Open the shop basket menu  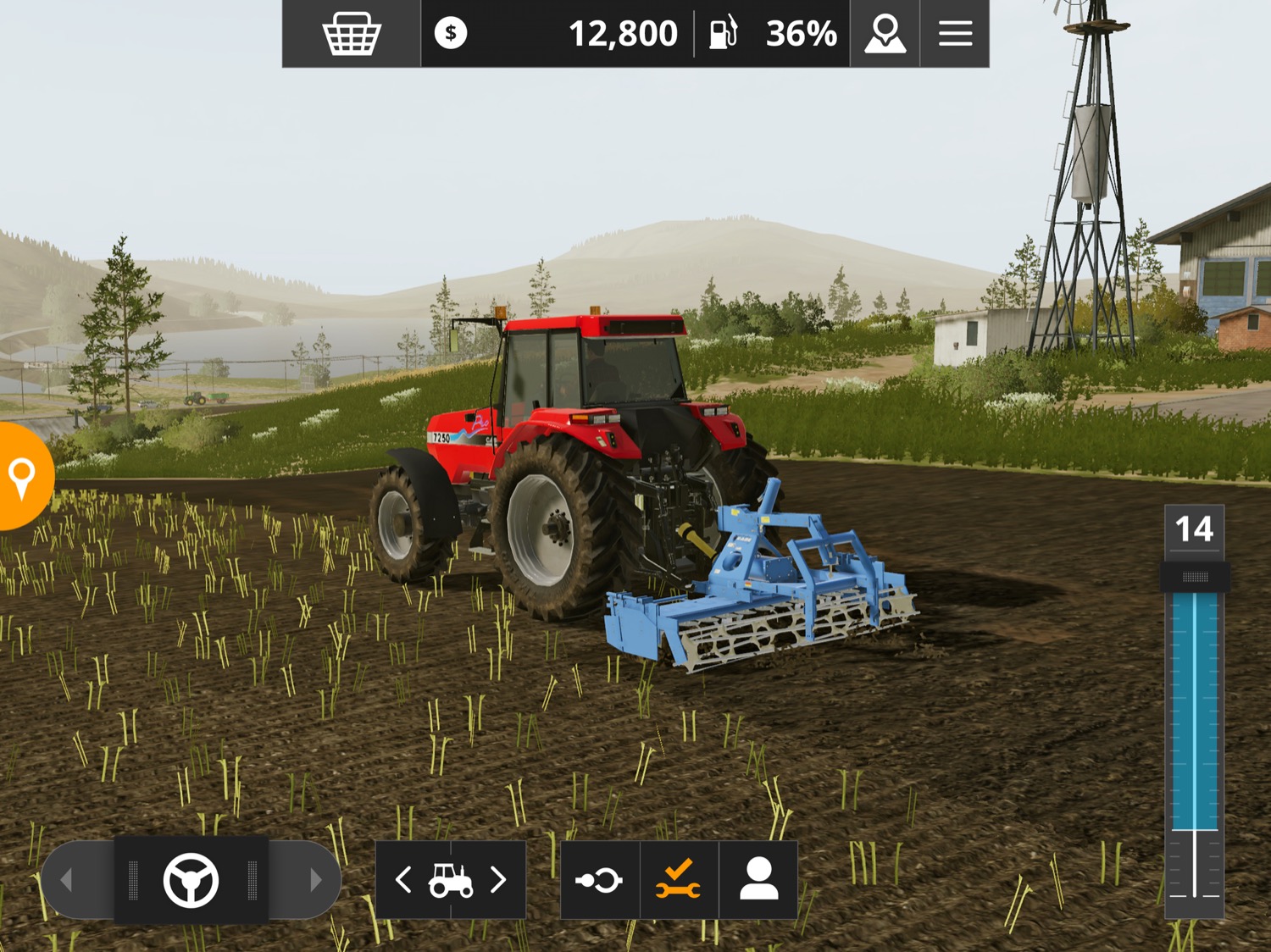(352, 34)
